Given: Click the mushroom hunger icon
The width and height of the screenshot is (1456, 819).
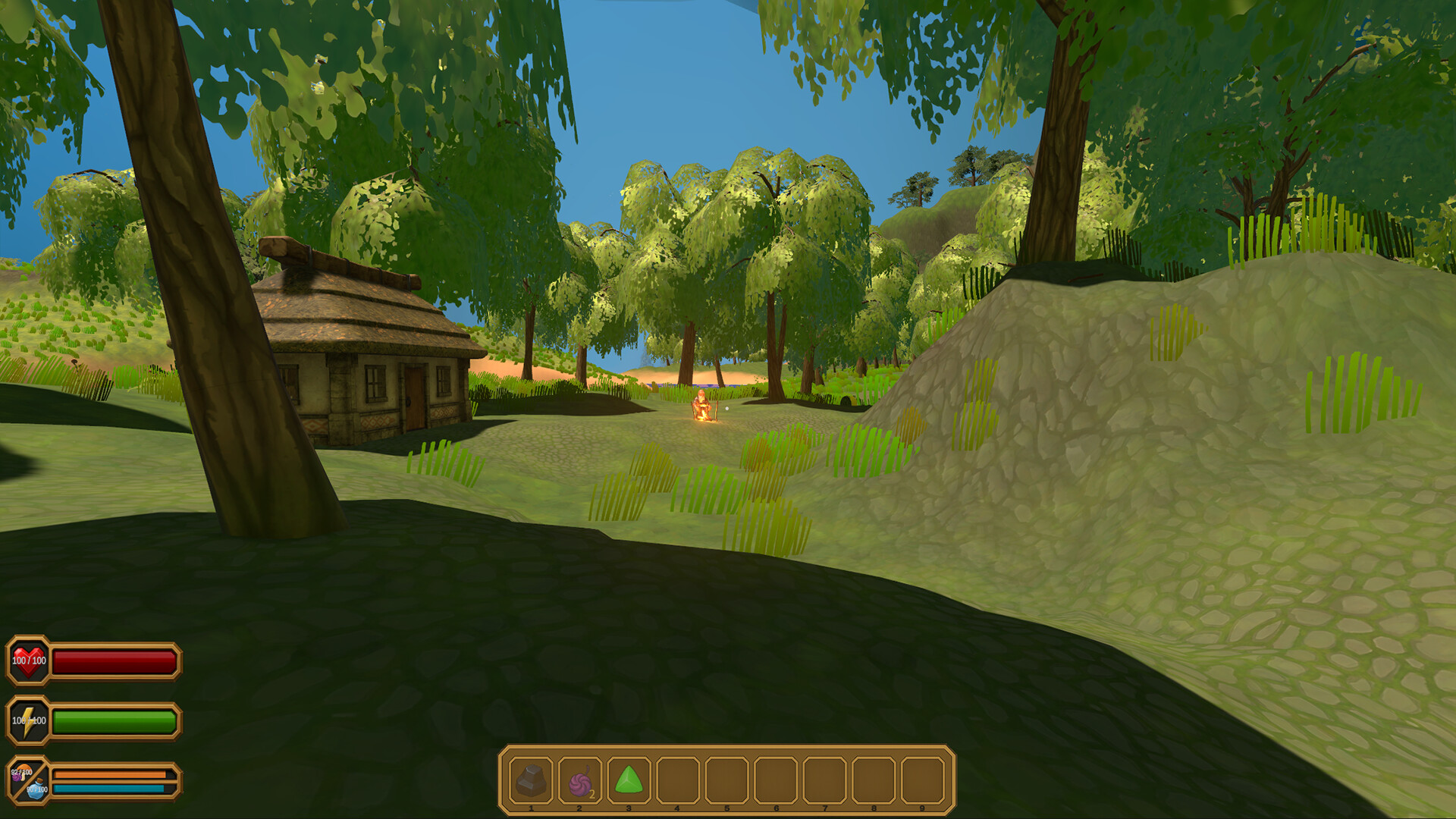Looking at the screenshot, I should [25, 770].
